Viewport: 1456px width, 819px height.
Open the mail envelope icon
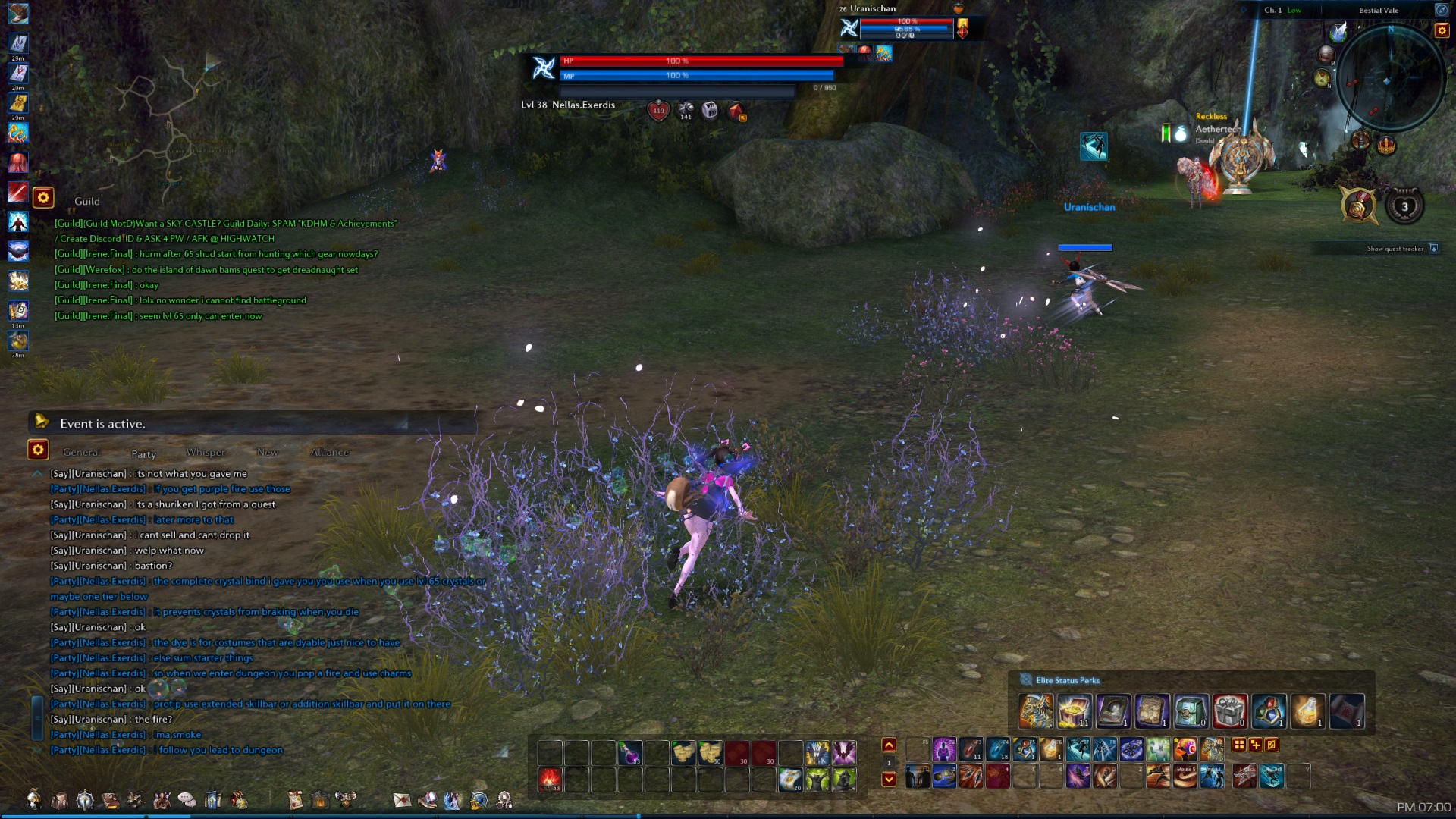coord(402,800)
